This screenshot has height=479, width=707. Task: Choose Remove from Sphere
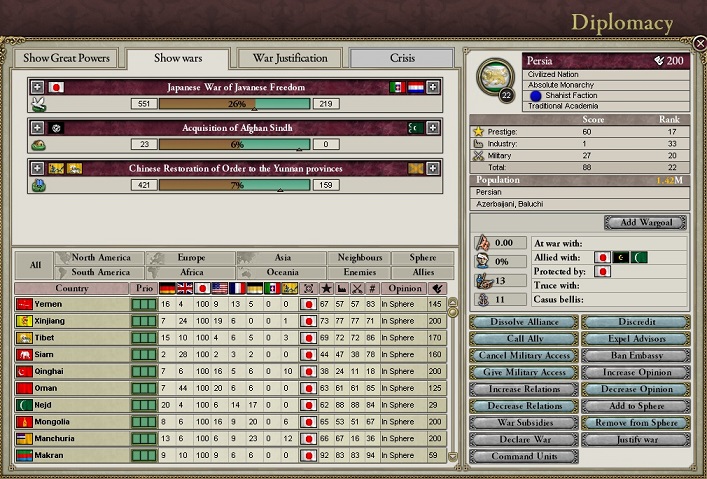coord(635,423)
